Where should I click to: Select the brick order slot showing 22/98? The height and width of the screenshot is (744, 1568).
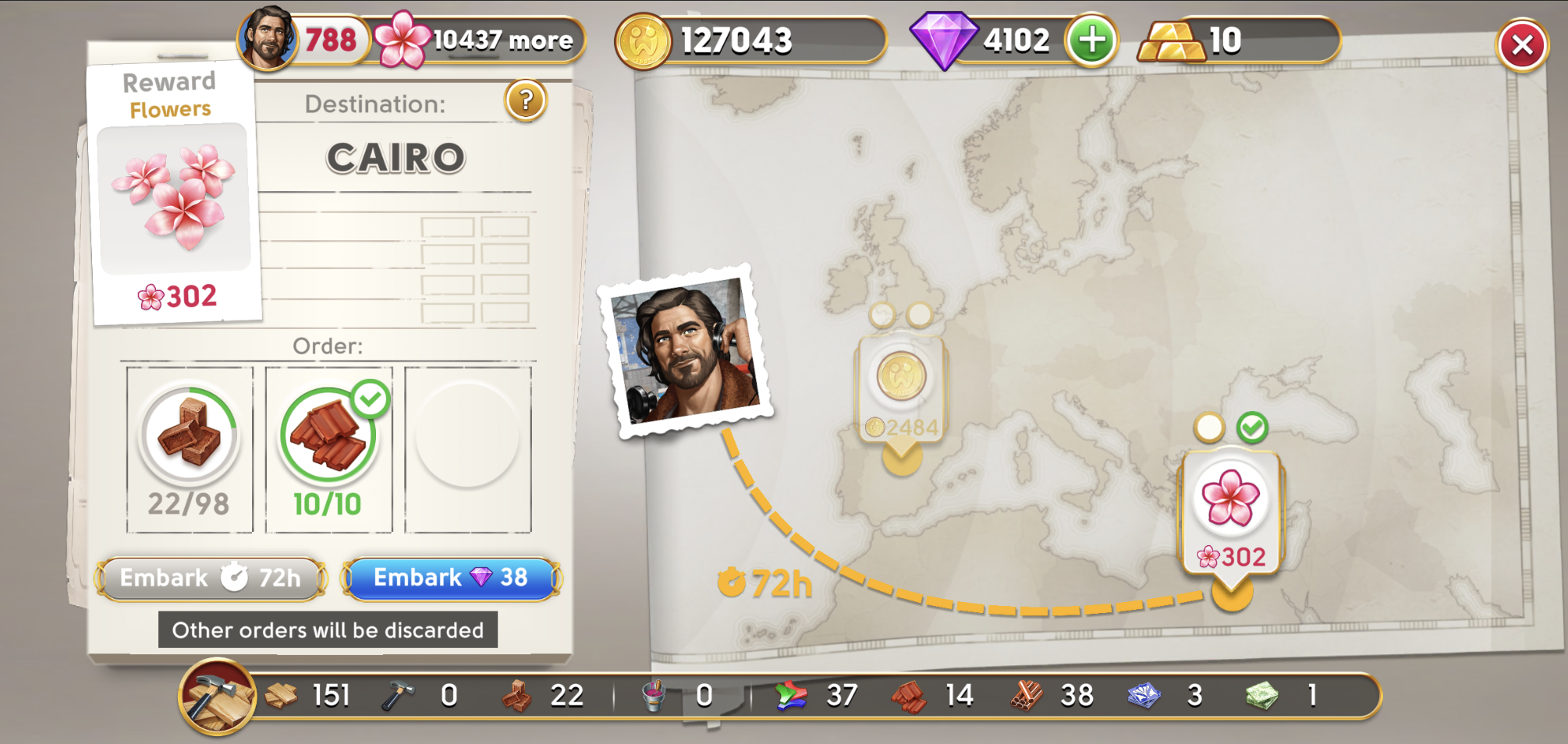[190, 449]
